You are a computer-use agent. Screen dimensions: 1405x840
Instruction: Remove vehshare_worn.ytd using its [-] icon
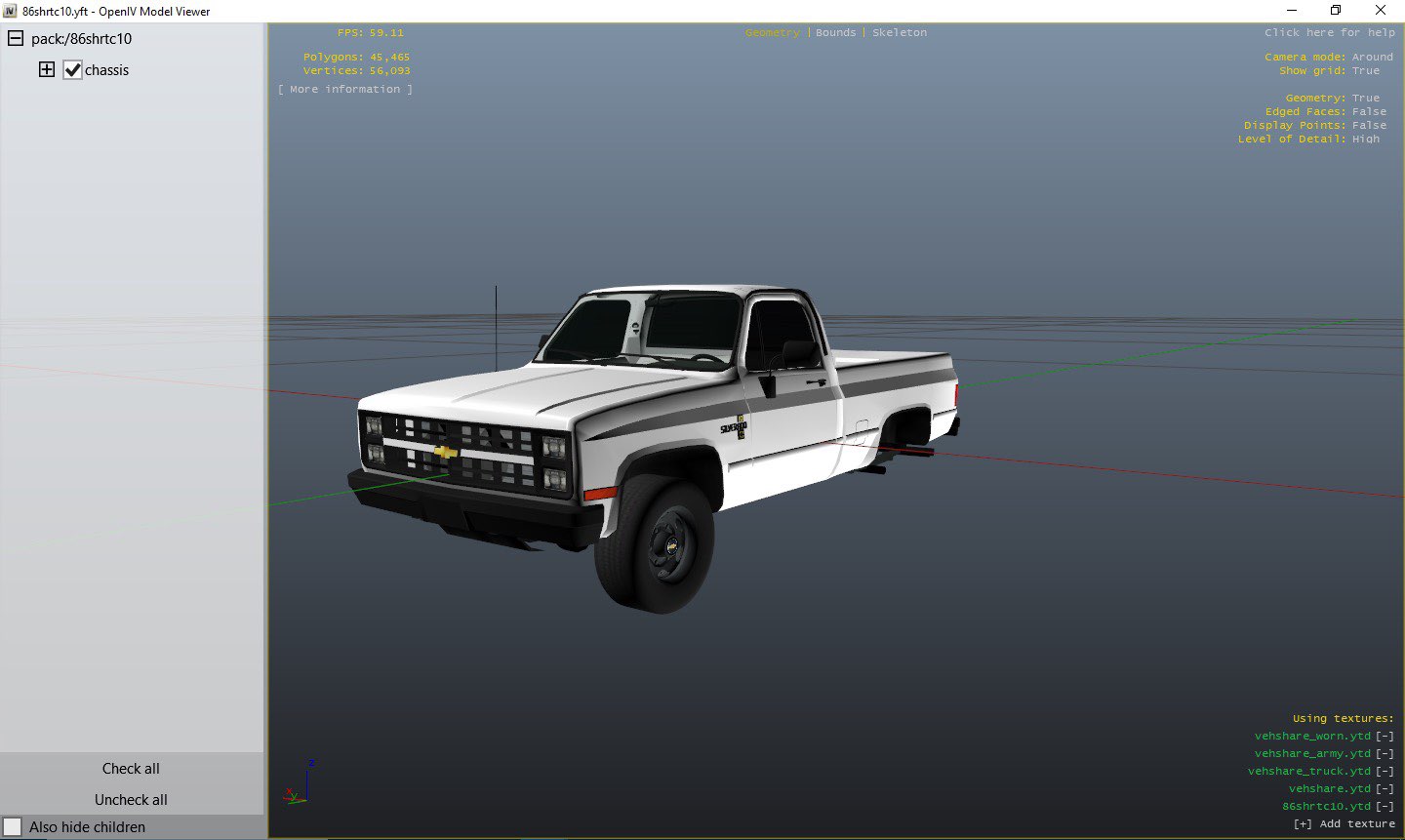1385,736
